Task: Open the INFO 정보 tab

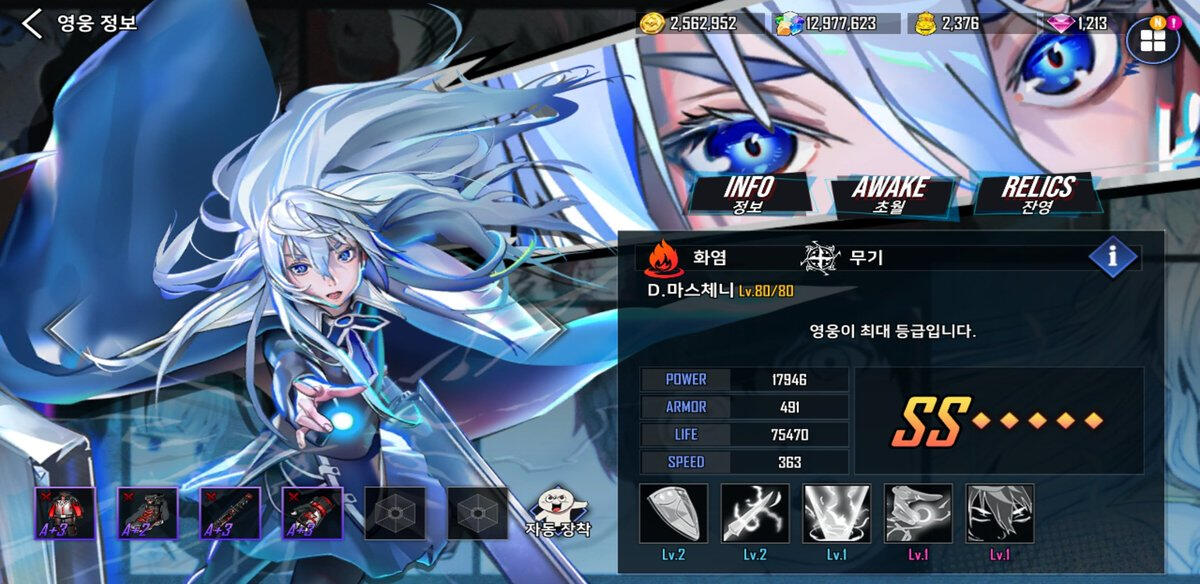Action: point(749,194)
